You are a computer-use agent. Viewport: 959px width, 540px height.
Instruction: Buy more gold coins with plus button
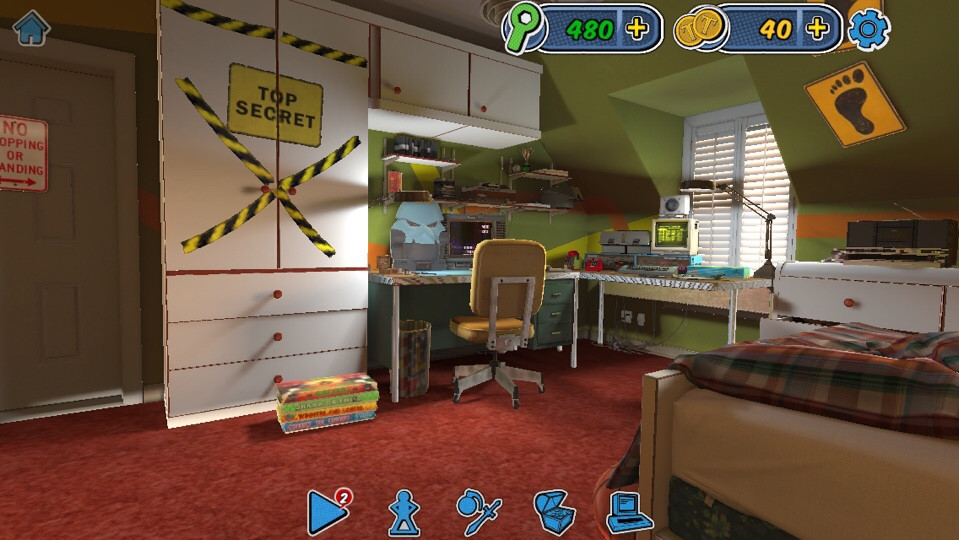(817, 29)
